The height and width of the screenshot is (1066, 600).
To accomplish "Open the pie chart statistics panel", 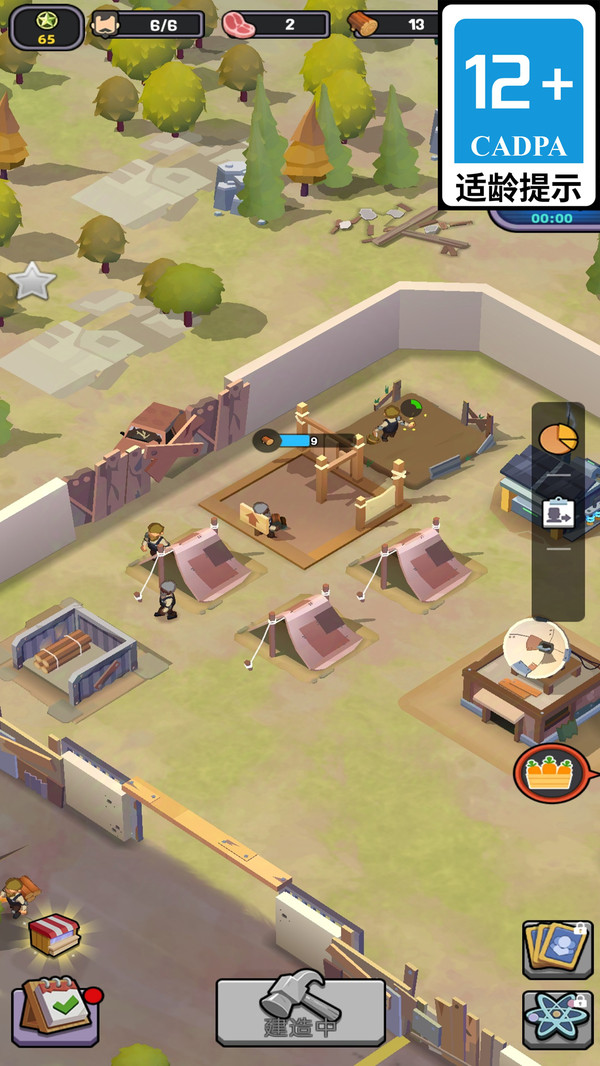I will 558,438.
